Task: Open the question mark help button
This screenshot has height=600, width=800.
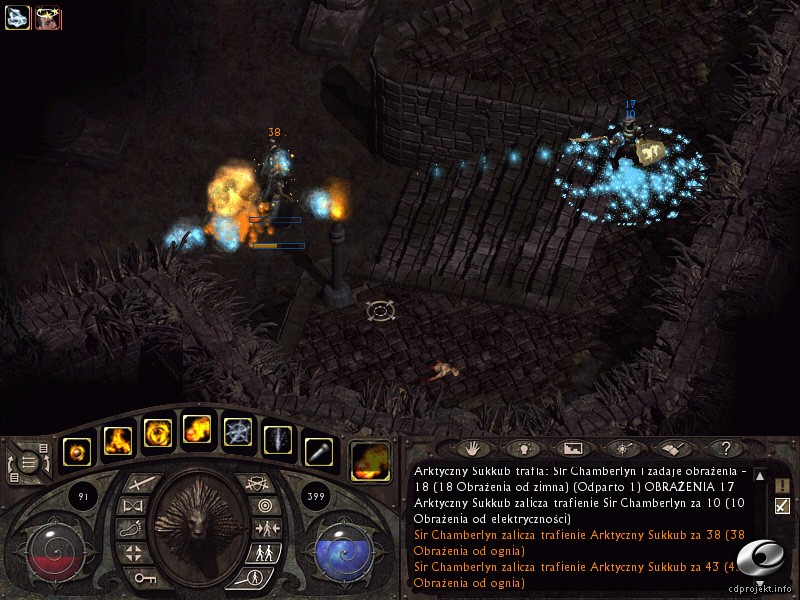Action: [725, 449]
